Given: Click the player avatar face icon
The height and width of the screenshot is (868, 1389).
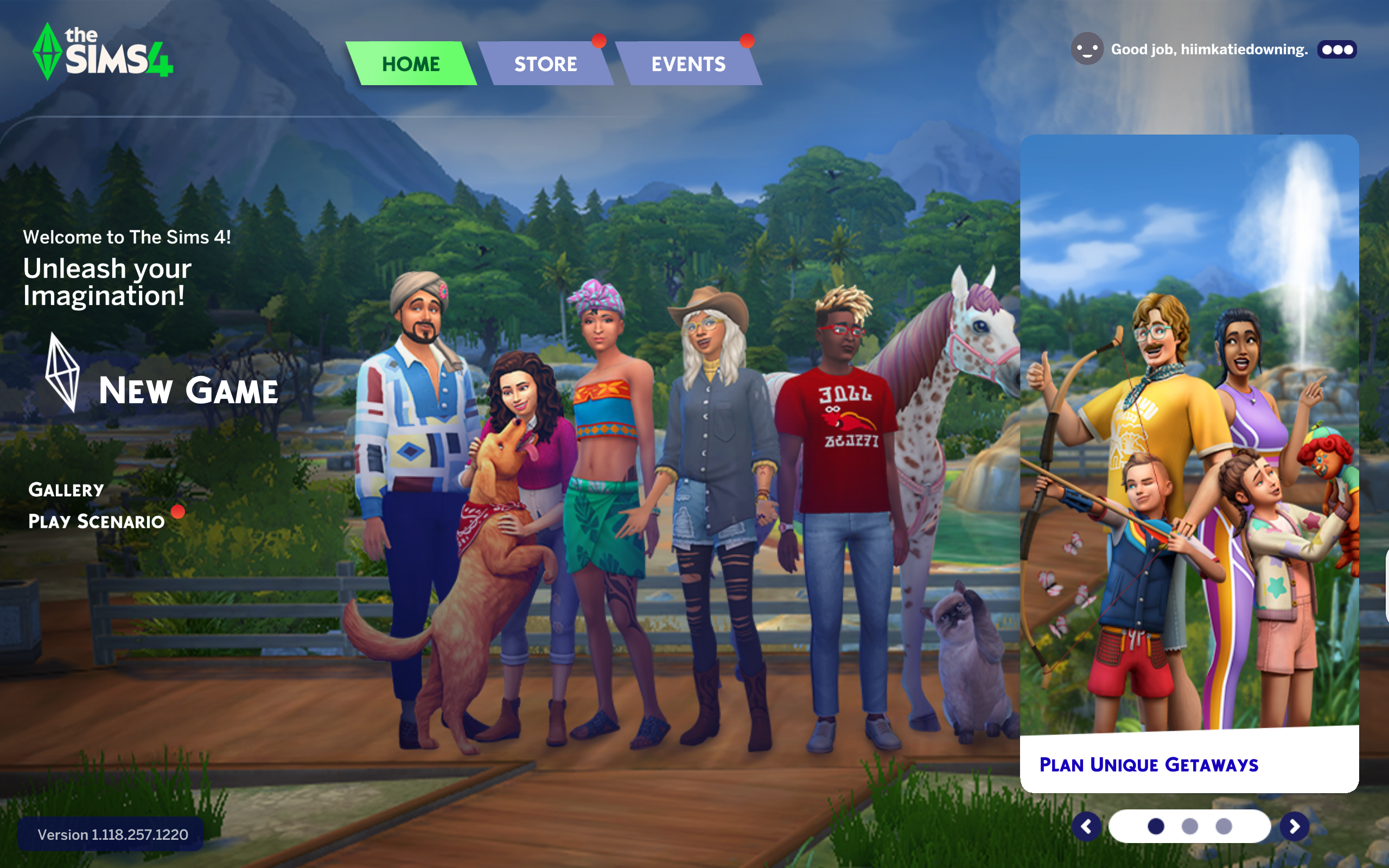Looking at the screenshot, I should click(1087, 49).
